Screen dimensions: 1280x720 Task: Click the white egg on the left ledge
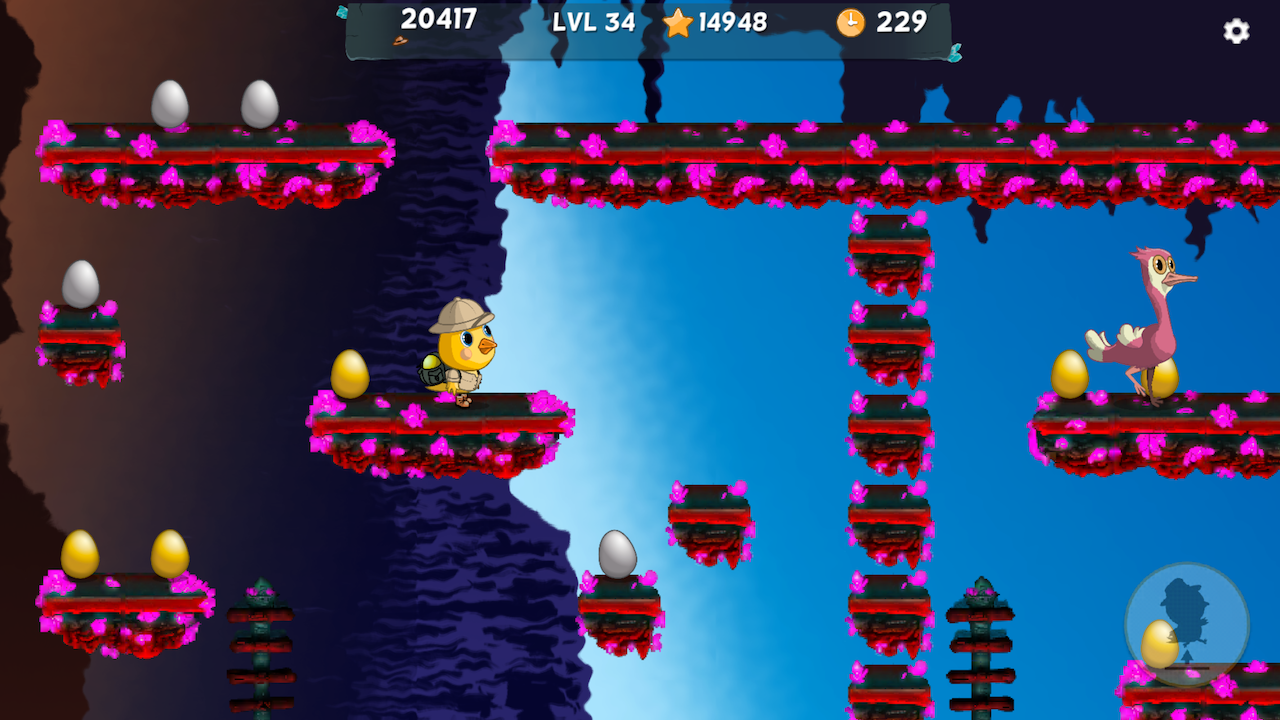[82, 285]
